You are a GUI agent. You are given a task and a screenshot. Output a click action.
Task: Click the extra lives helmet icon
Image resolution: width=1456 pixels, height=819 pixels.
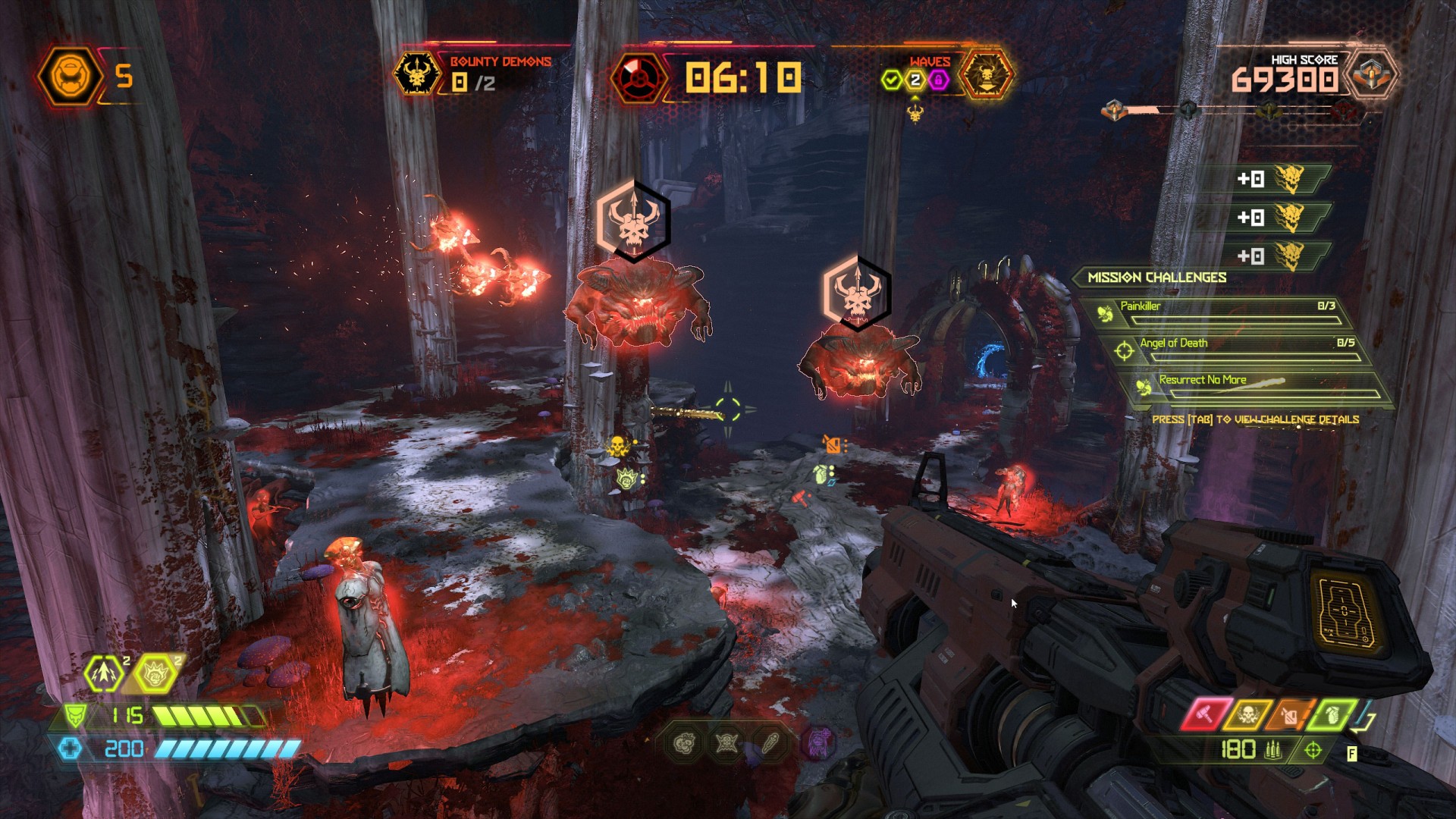click(67, 76)
